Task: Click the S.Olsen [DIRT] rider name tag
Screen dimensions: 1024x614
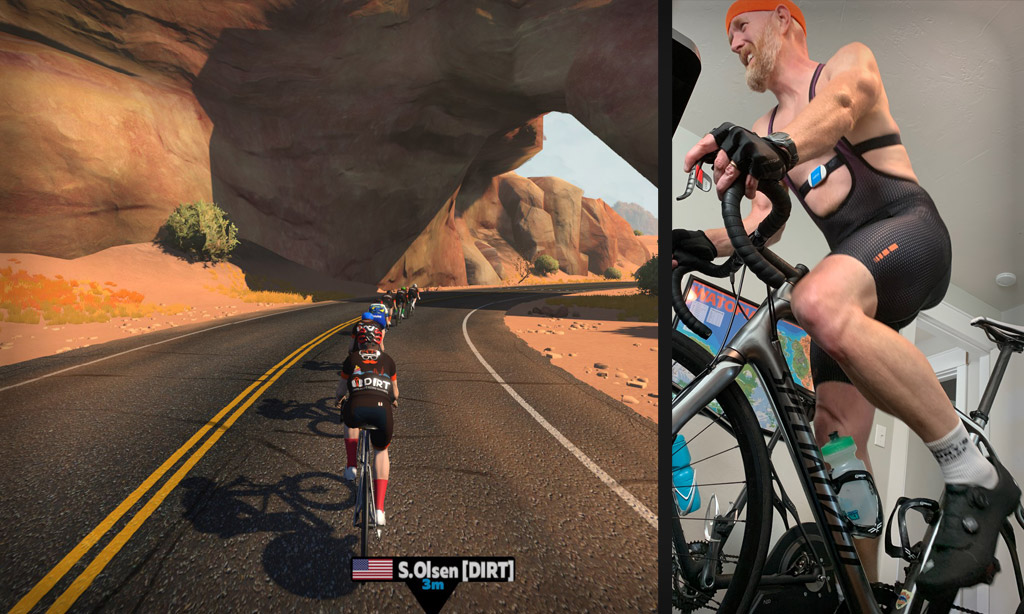Action: pyautogui.click(x=433, y=570)
